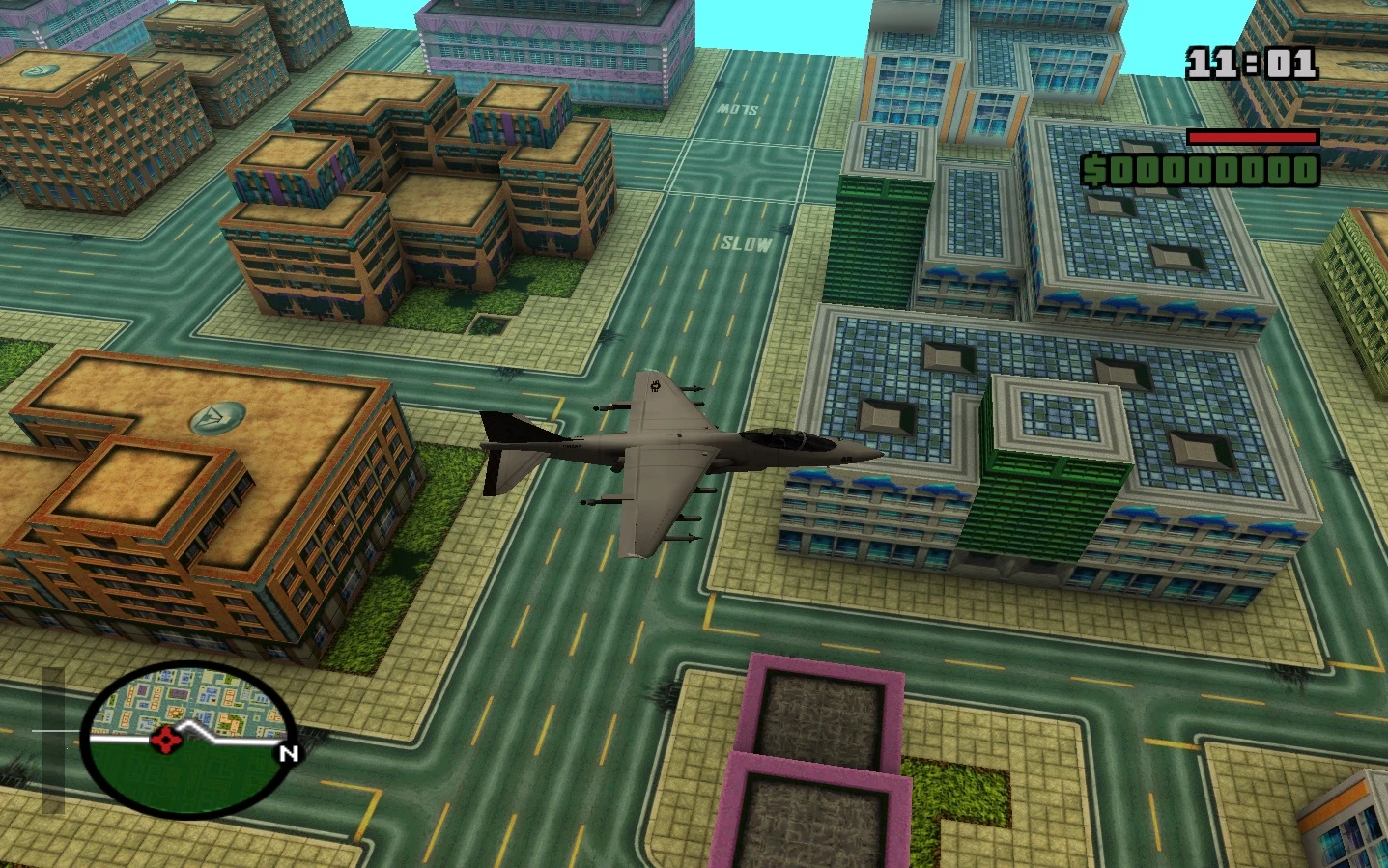Click the dollar sign on the money counter

1097,172
